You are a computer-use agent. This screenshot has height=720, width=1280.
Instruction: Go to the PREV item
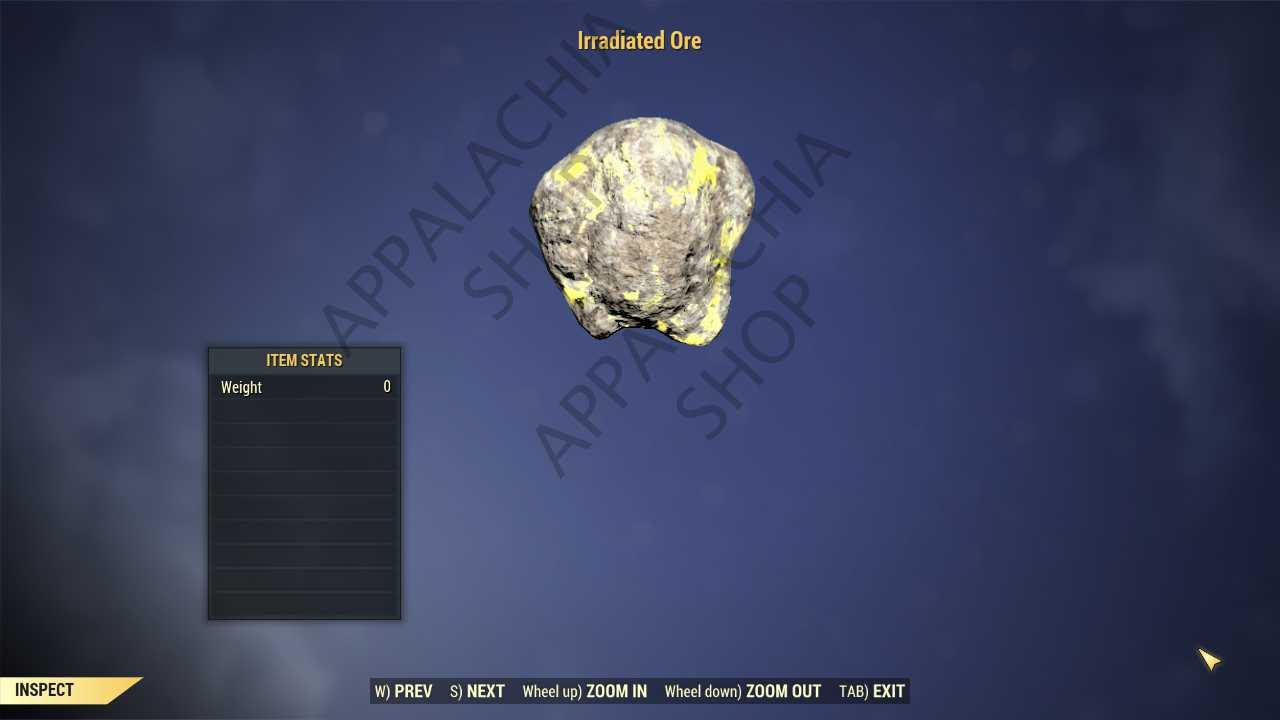404,691
